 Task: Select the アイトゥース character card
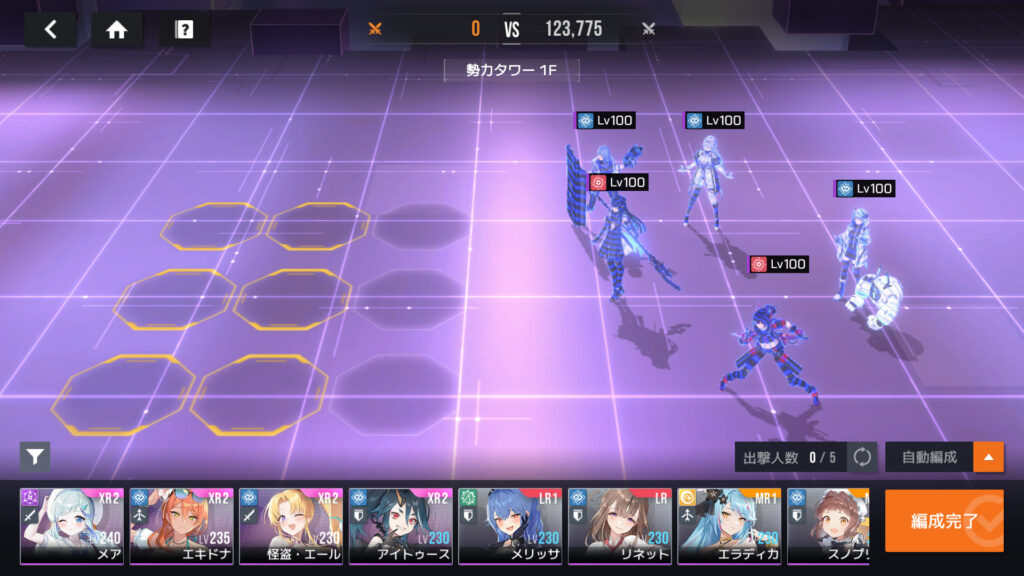pos(400,526)
